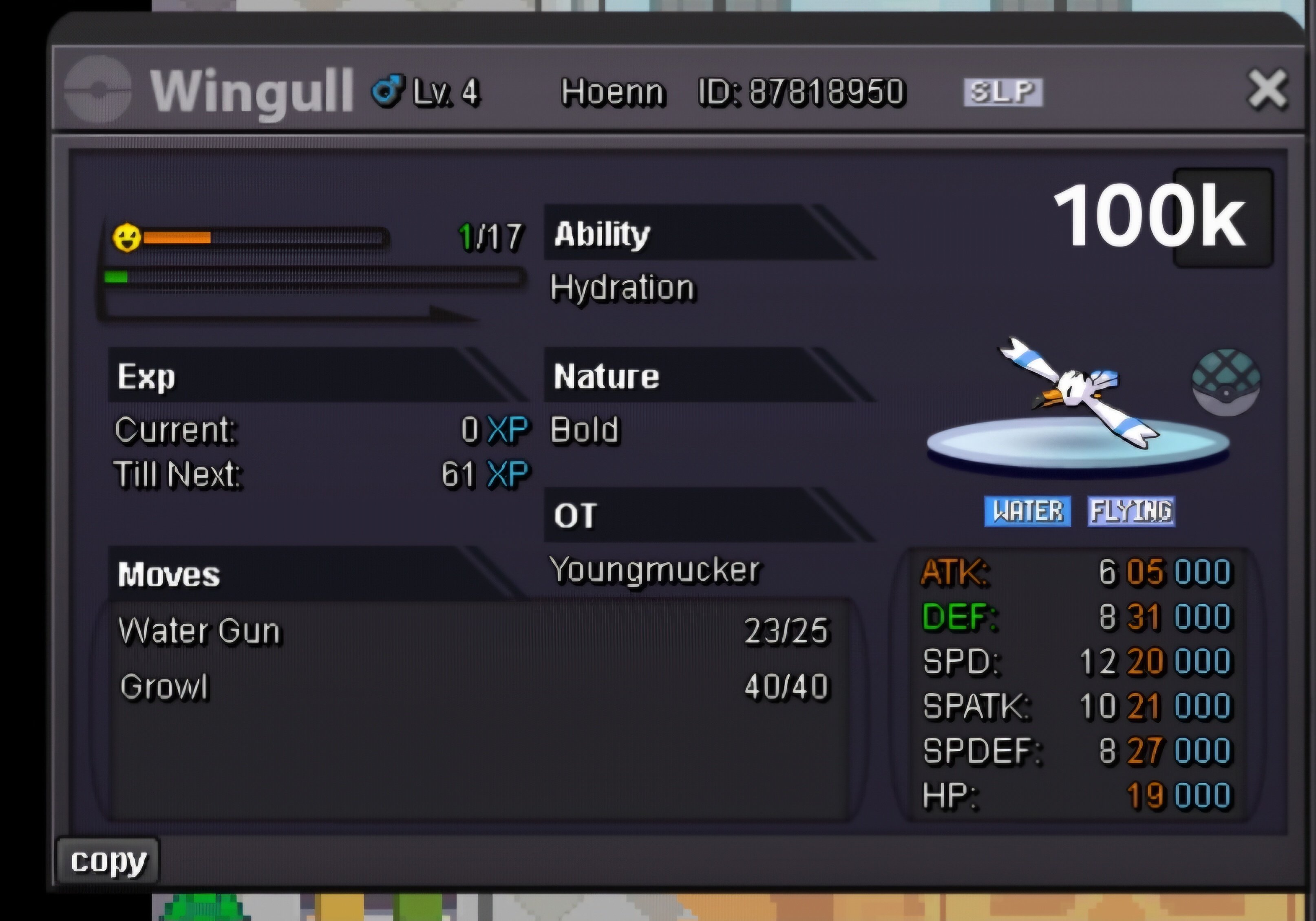Viewport: 1316px width, 921px height.
Task: Click the Hydration ability text
Action: point(622,288)
